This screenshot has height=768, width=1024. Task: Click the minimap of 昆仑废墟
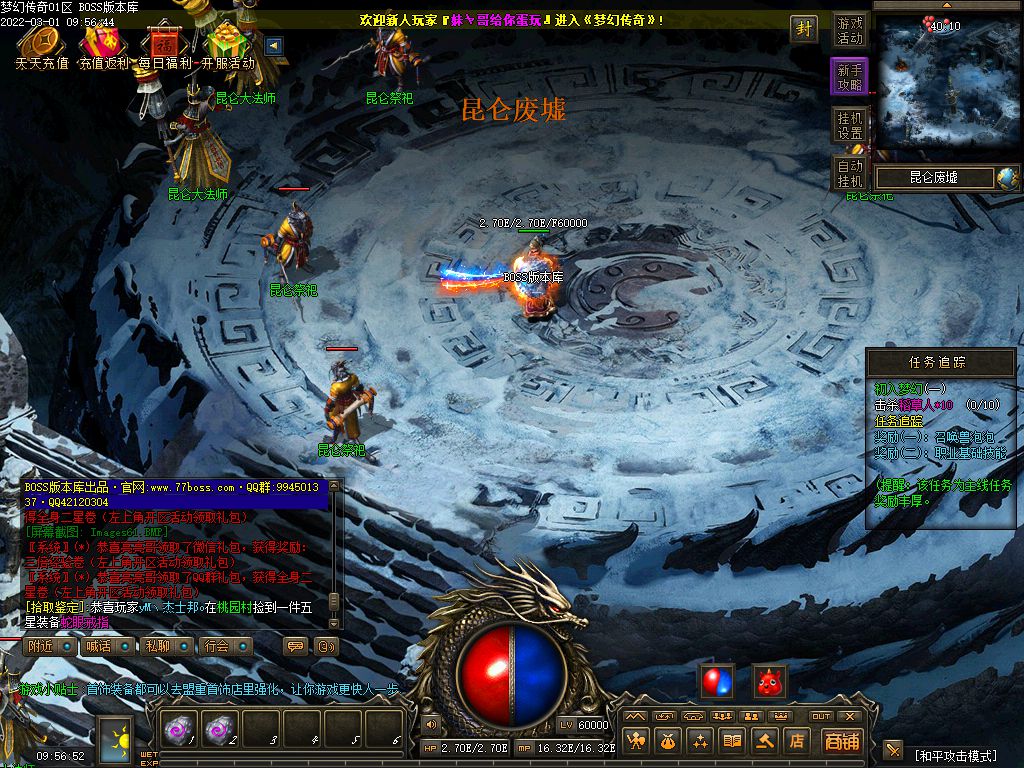pos(947,82)
